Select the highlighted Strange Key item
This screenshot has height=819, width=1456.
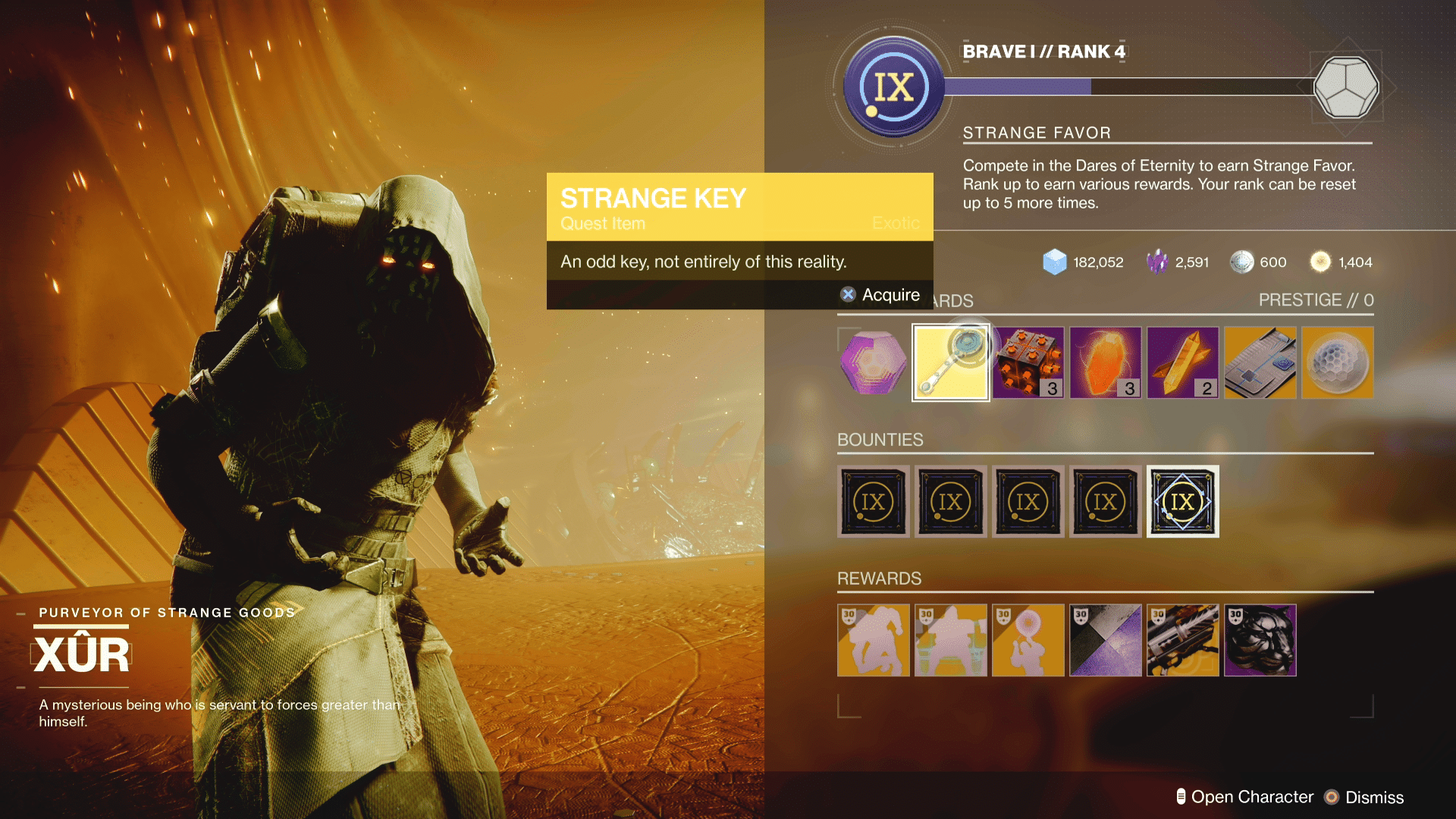point(950,362)
